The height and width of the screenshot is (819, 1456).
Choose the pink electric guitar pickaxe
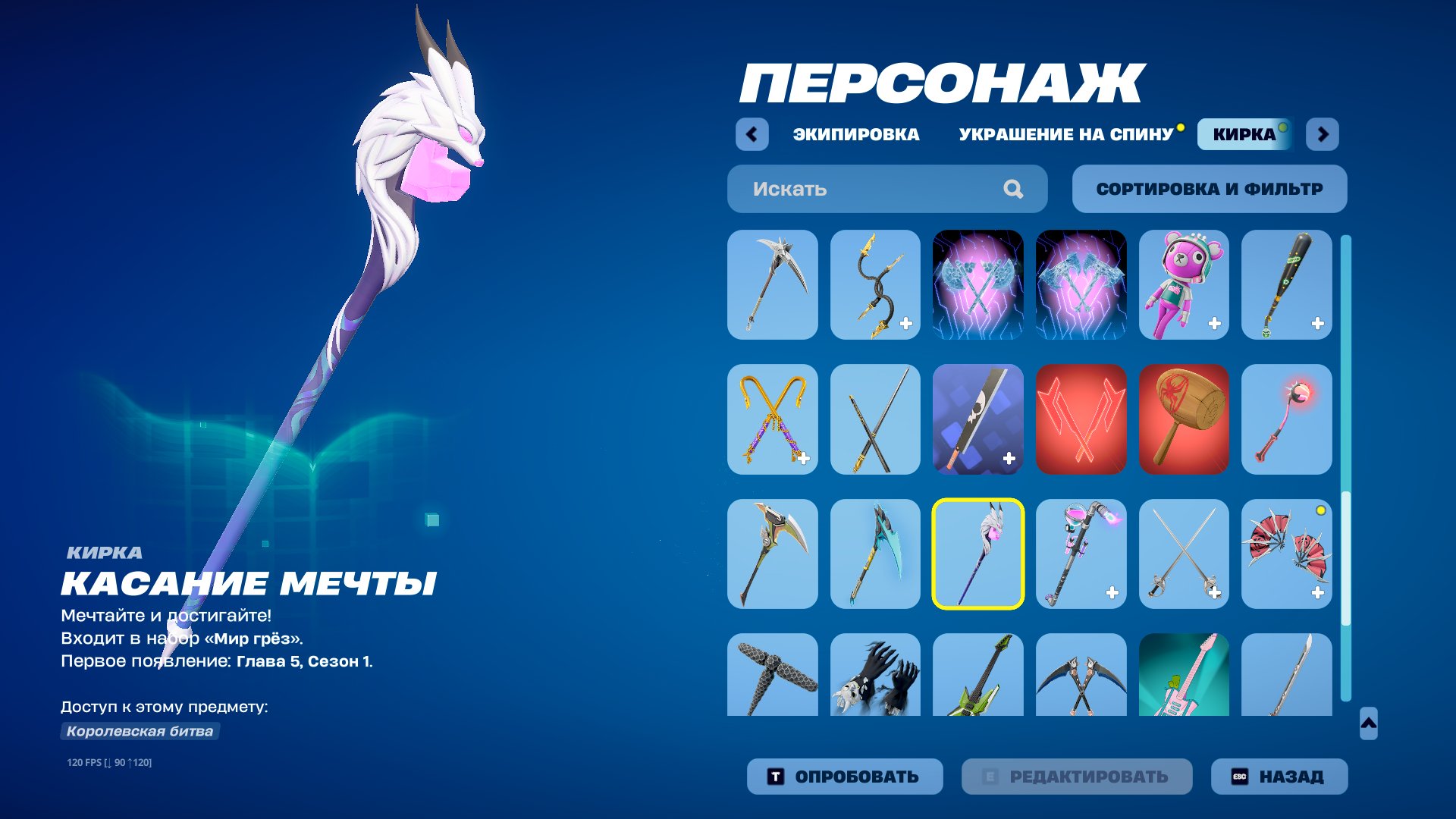1185,675
